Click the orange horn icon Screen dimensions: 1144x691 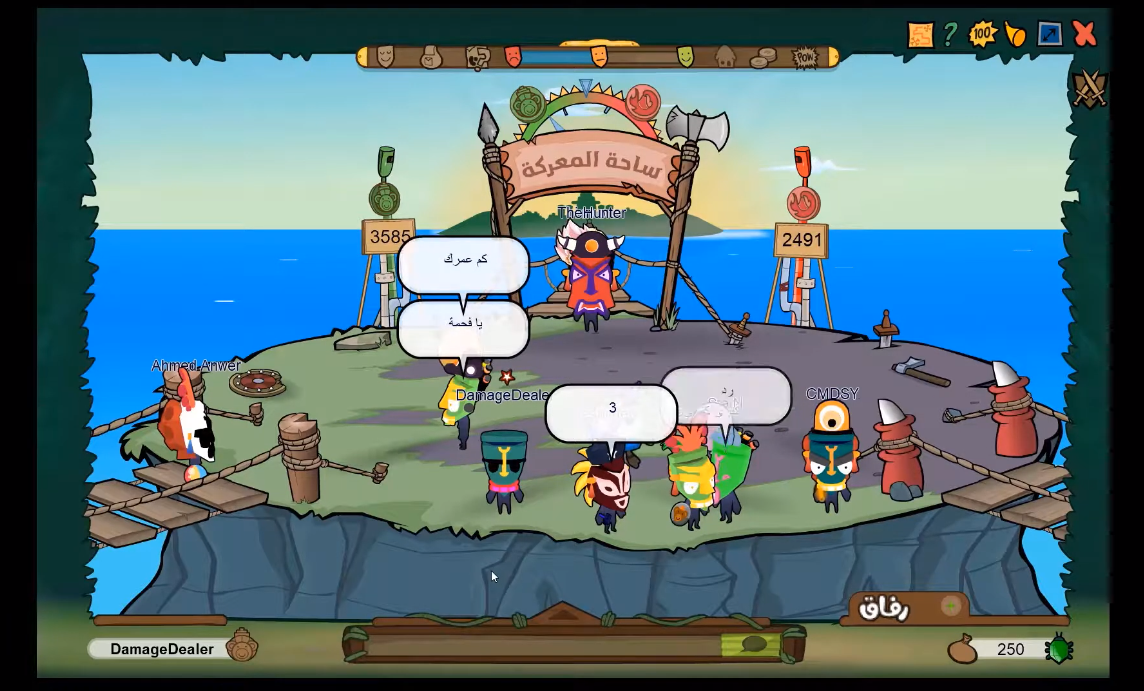pos(1016,35)
